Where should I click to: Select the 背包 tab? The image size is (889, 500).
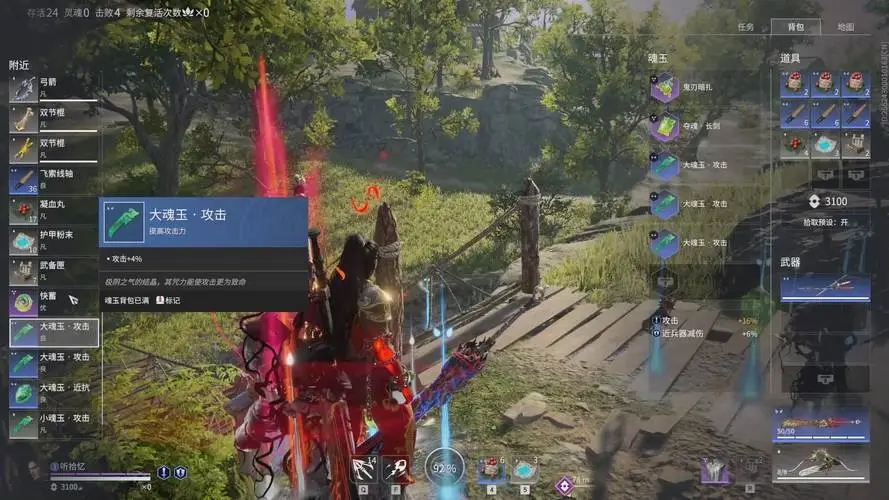(796, 27)
